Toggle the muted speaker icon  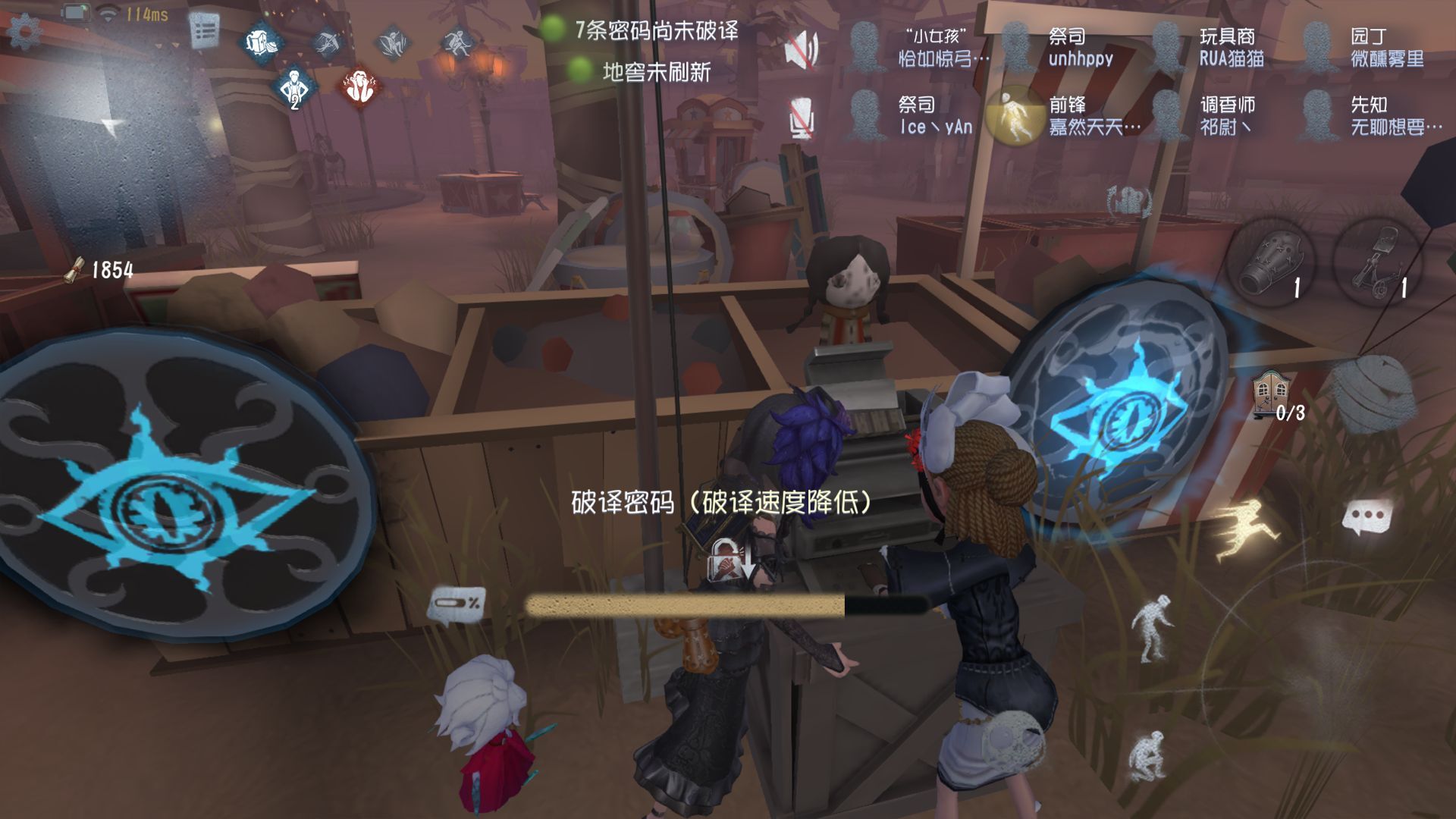pyautogui.click(x=802, y=49)
